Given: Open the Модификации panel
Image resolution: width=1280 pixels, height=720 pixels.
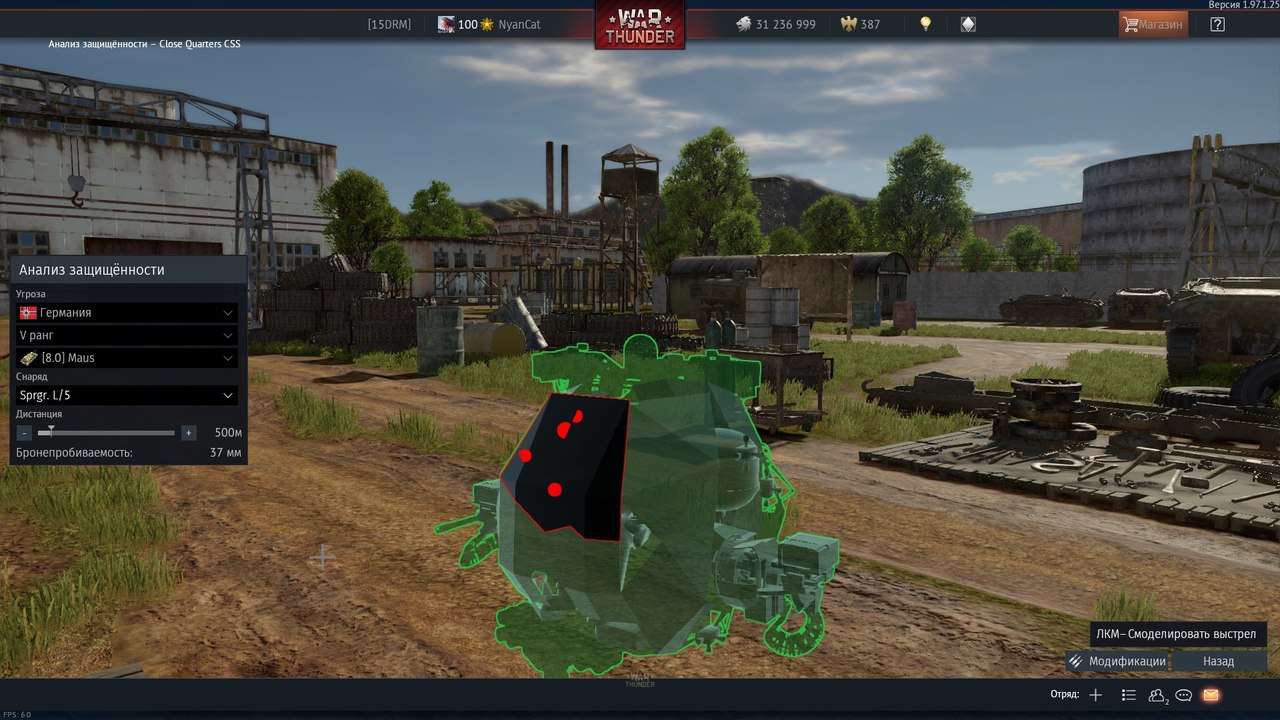Looking at the screenshot, I should click(x=1117, y=661).
